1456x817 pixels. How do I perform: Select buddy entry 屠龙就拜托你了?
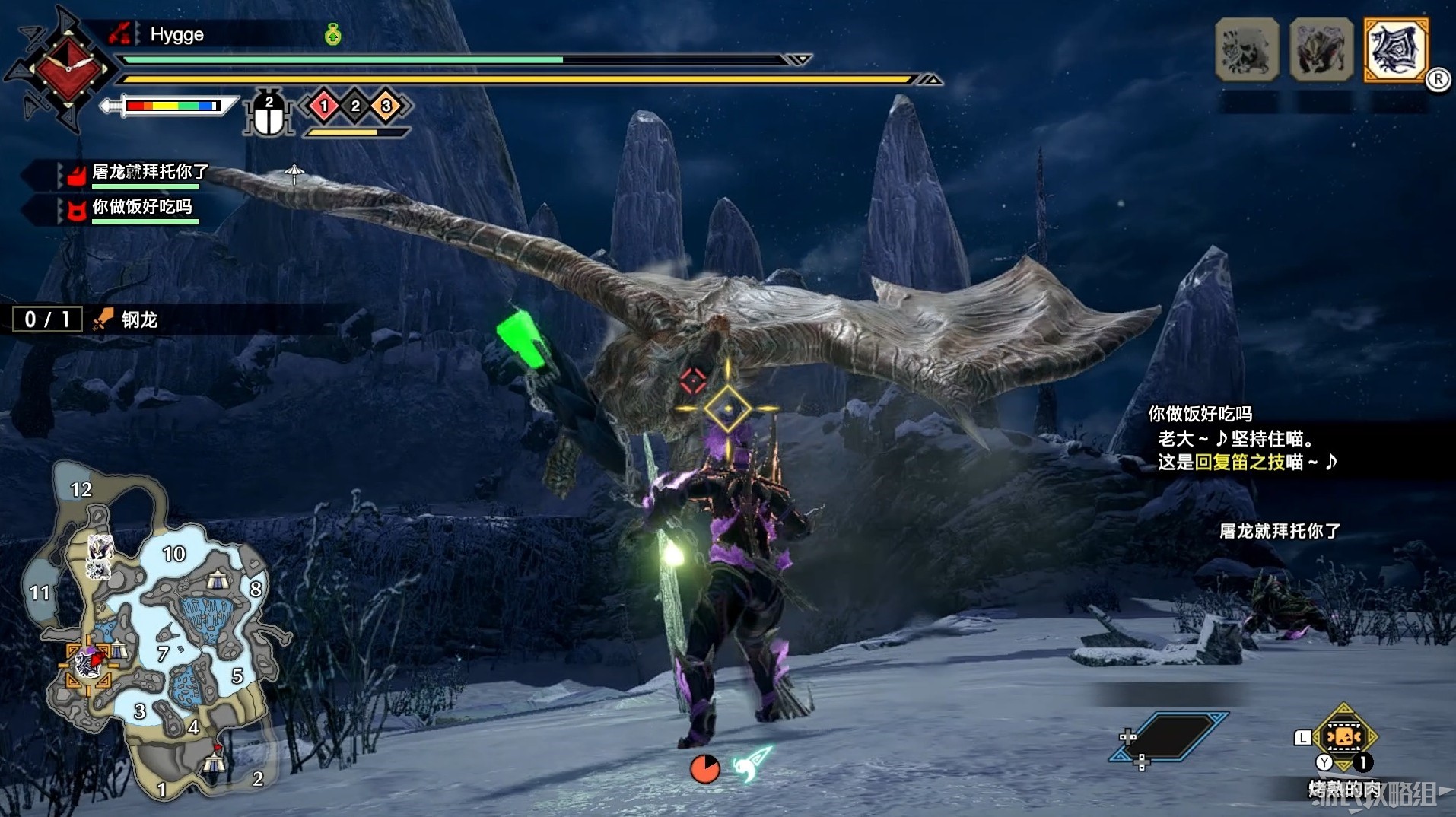(149, 173)
